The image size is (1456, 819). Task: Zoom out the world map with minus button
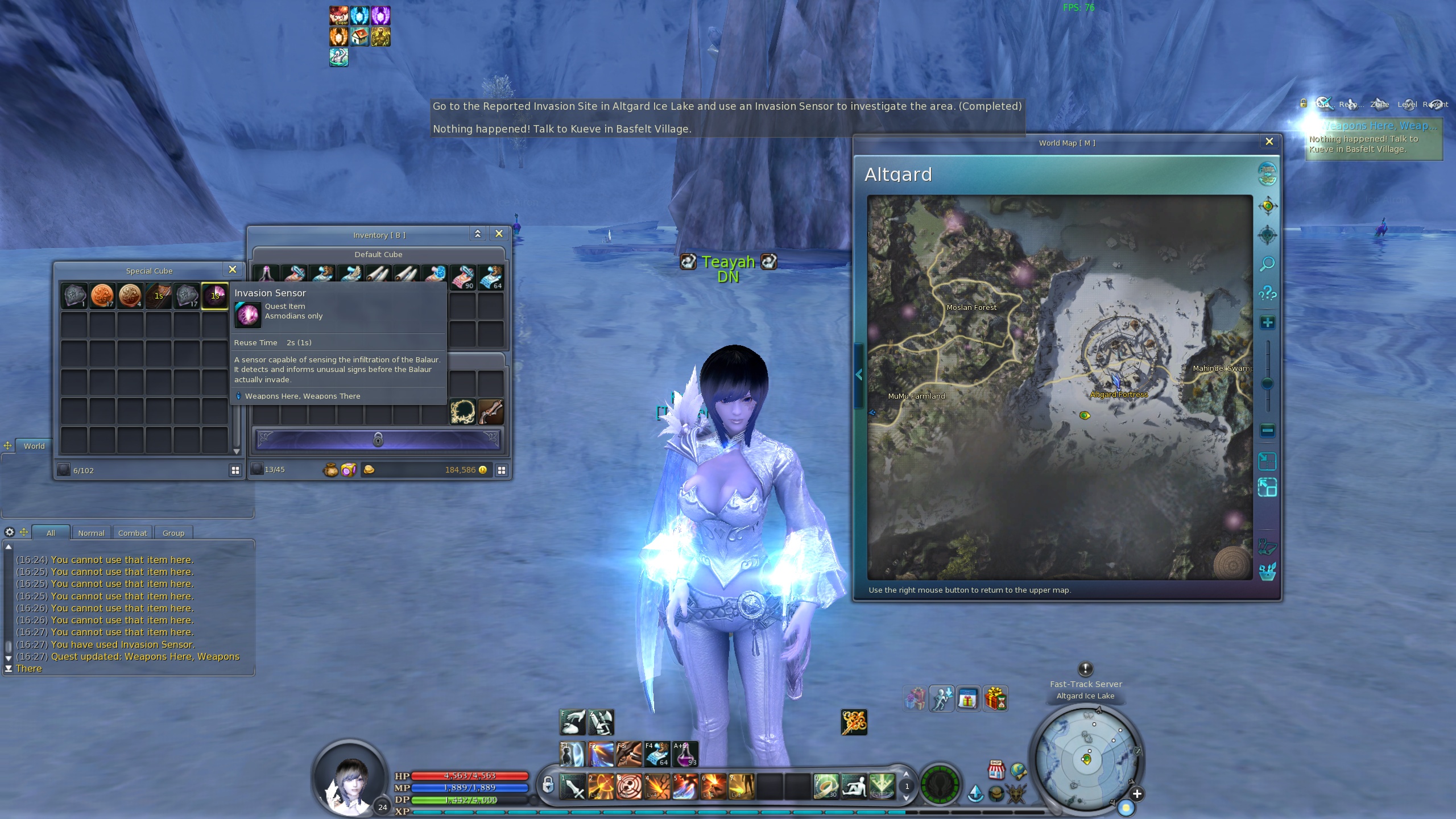1267,431
